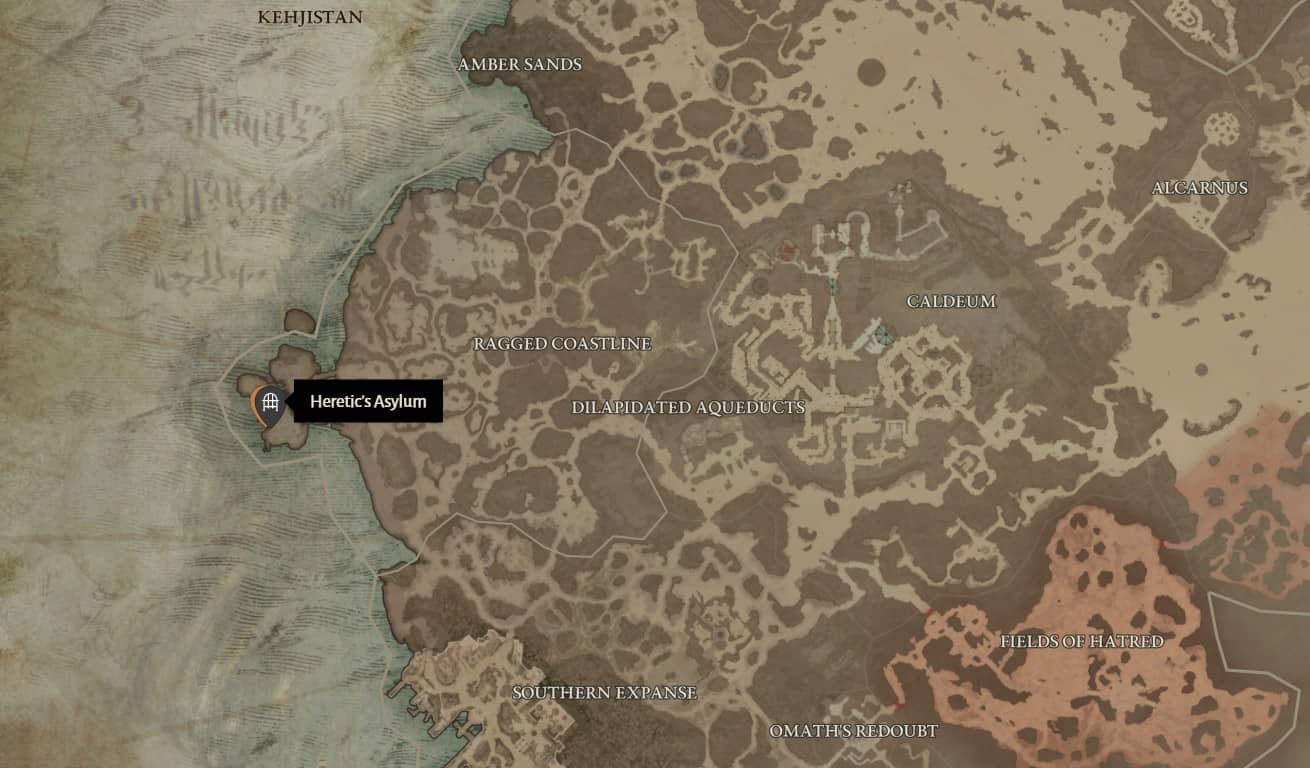
Task: Select the Dilapidated Aqueducts label
Action: click(x=688, y=408)
